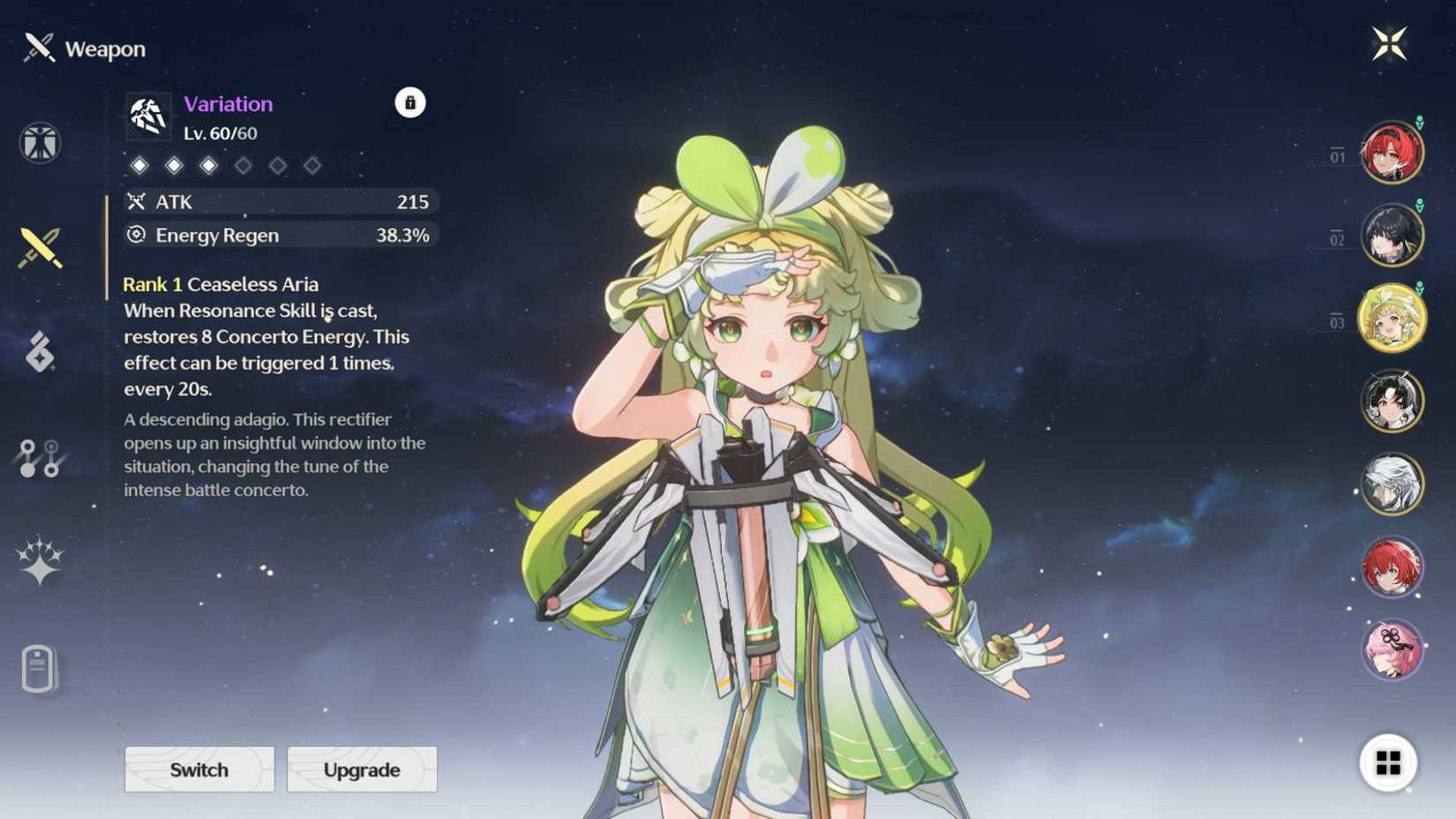Click the ATK stat row icon
Image resolution: width=1456 pixels, height=819 pixels.
point(136,202)
